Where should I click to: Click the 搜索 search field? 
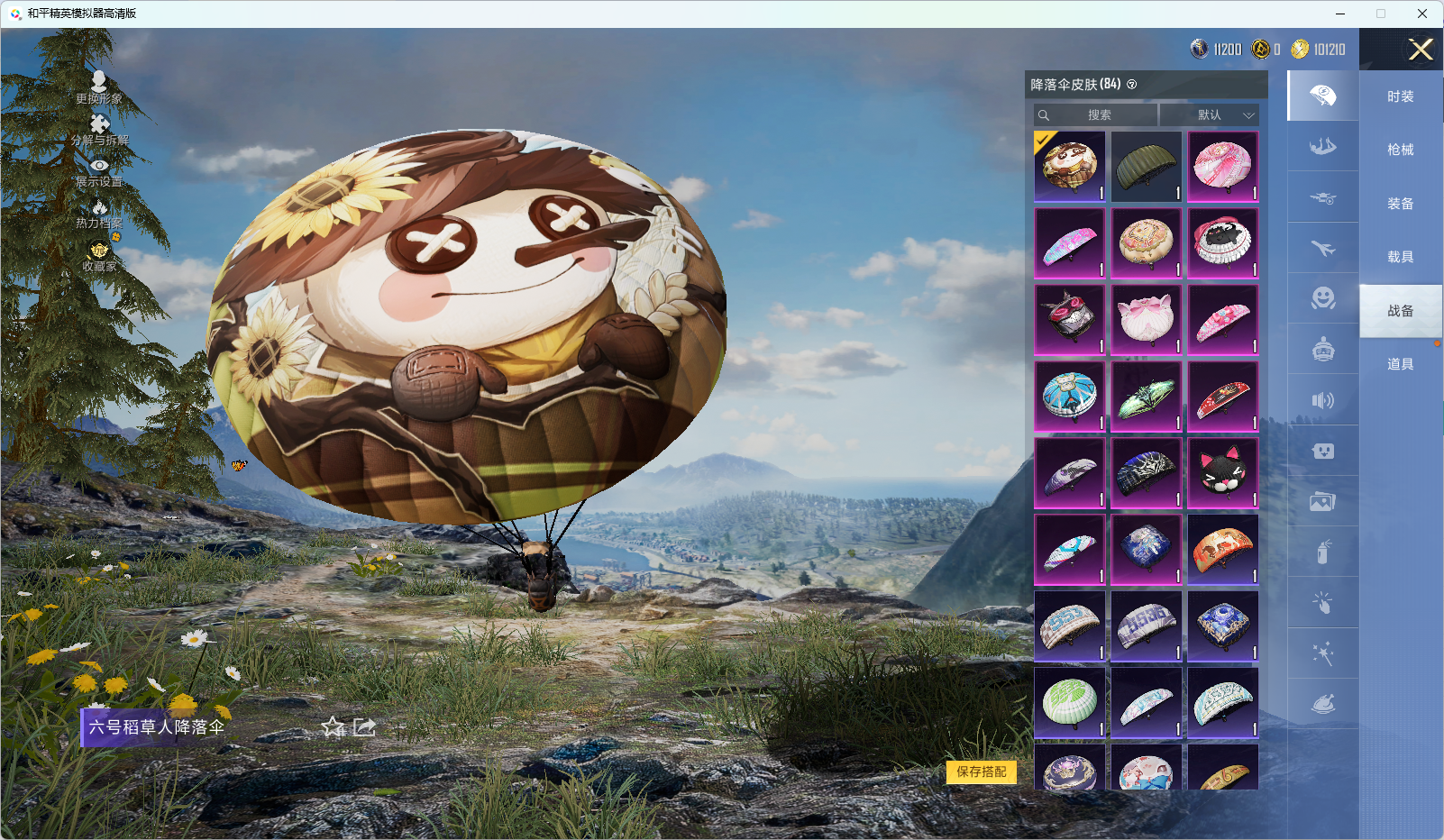[x=1097, y=115]
